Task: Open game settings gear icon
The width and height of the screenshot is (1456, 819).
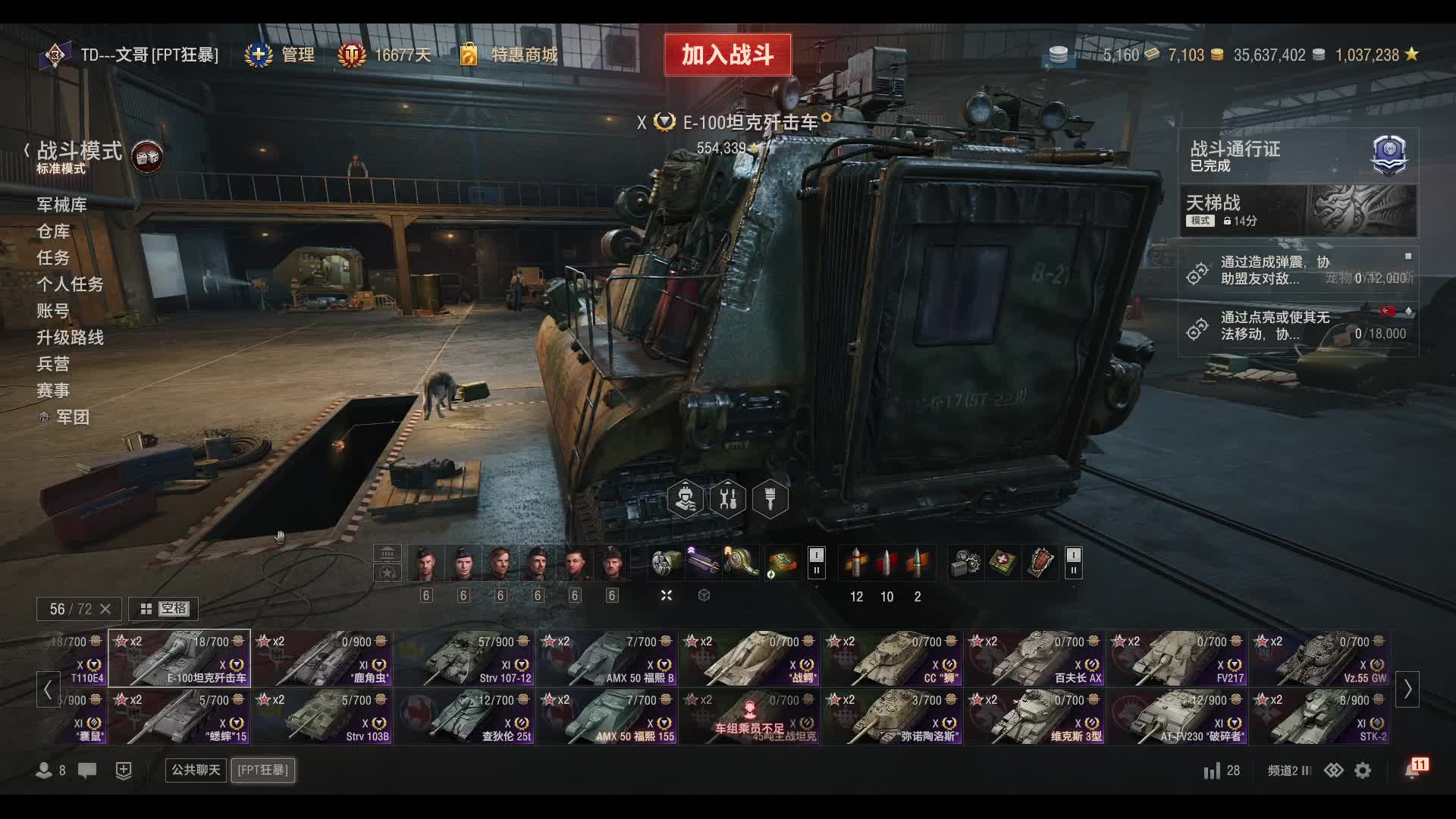Action: click(x=1363, y=770)
